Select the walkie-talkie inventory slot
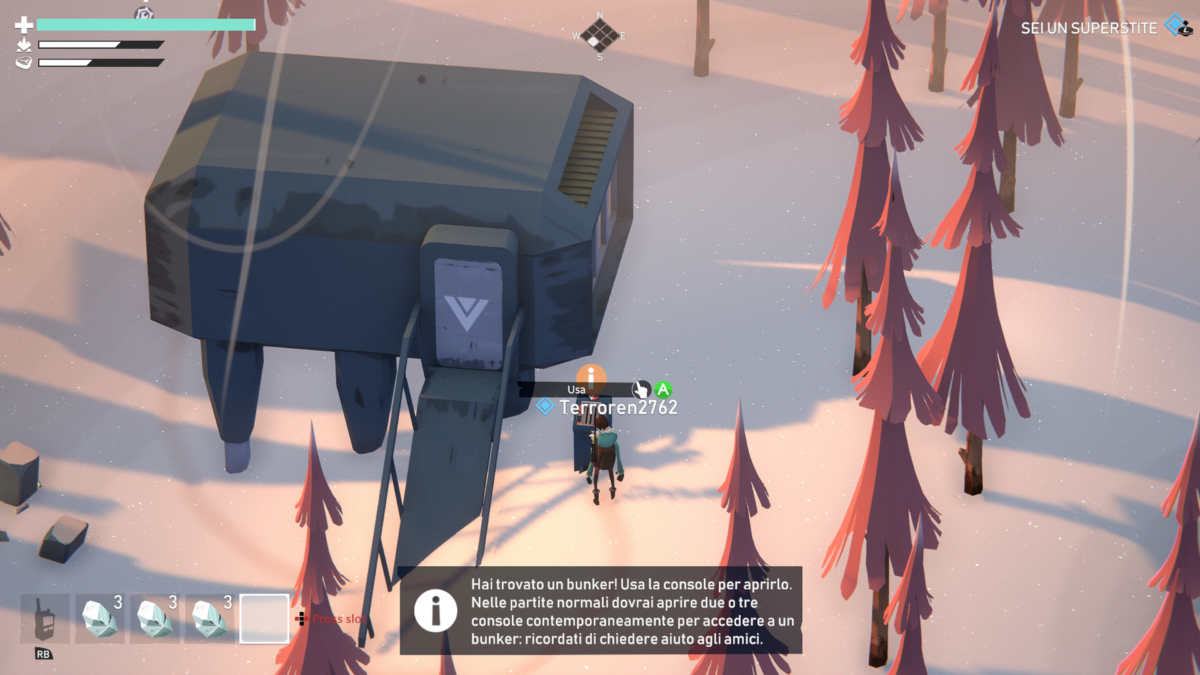Viewport: 1200px width, 675px height. point(45,619)
